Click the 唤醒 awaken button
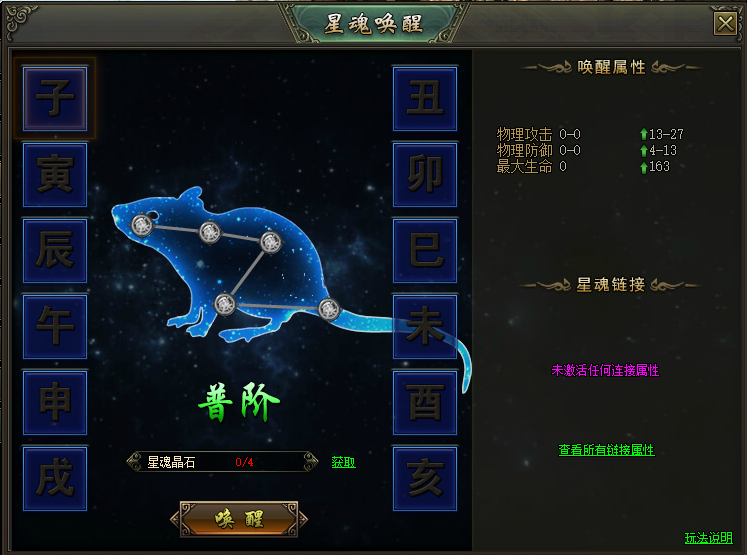The width and height of the screenshot is (747, 555). [x=238, y=519]
